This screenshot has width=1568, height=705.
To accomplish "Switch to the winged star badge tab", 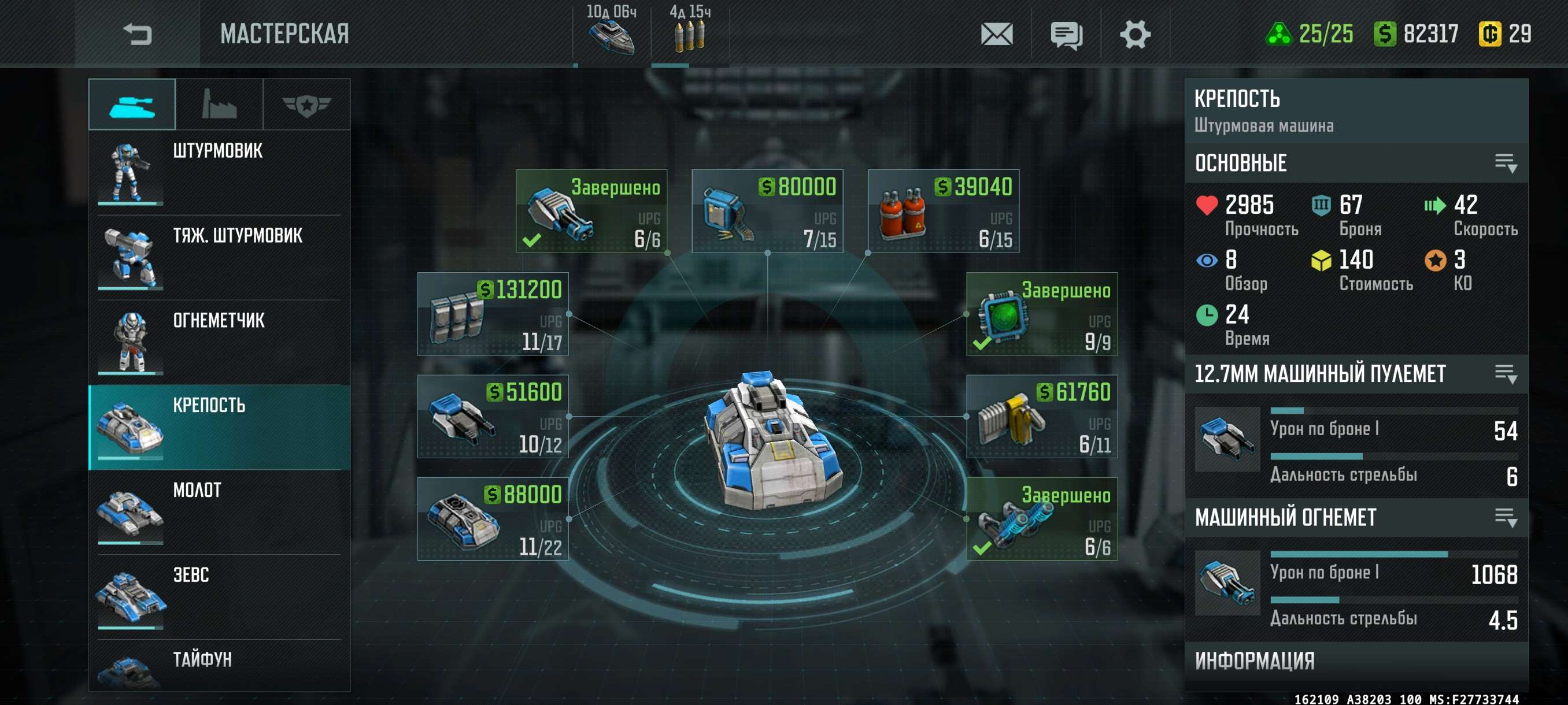I will [306, 105].
